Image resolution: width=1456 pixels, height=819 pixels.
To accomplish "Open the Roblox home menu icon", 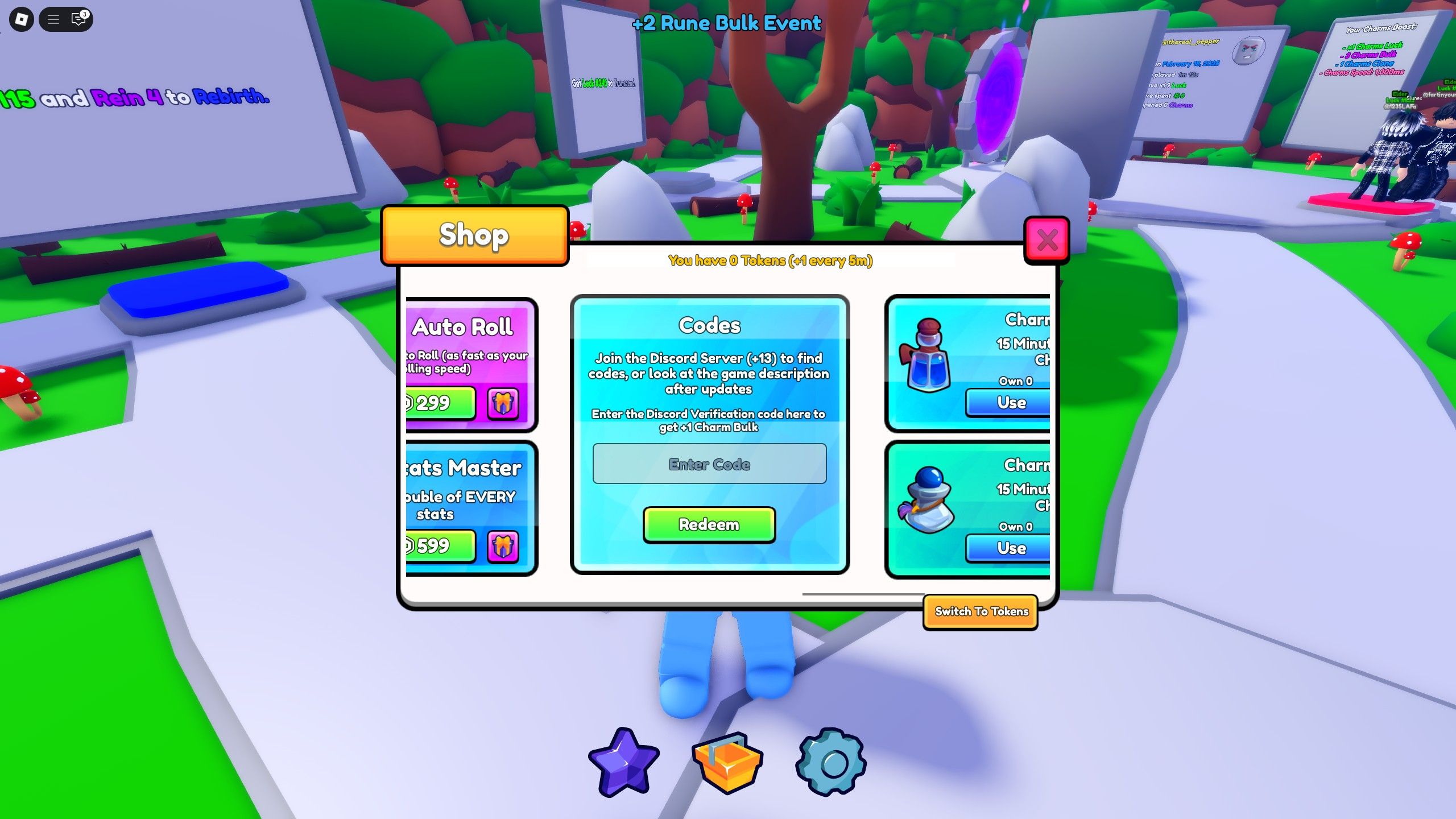I will pyautogui.click(x=22, y=19).
